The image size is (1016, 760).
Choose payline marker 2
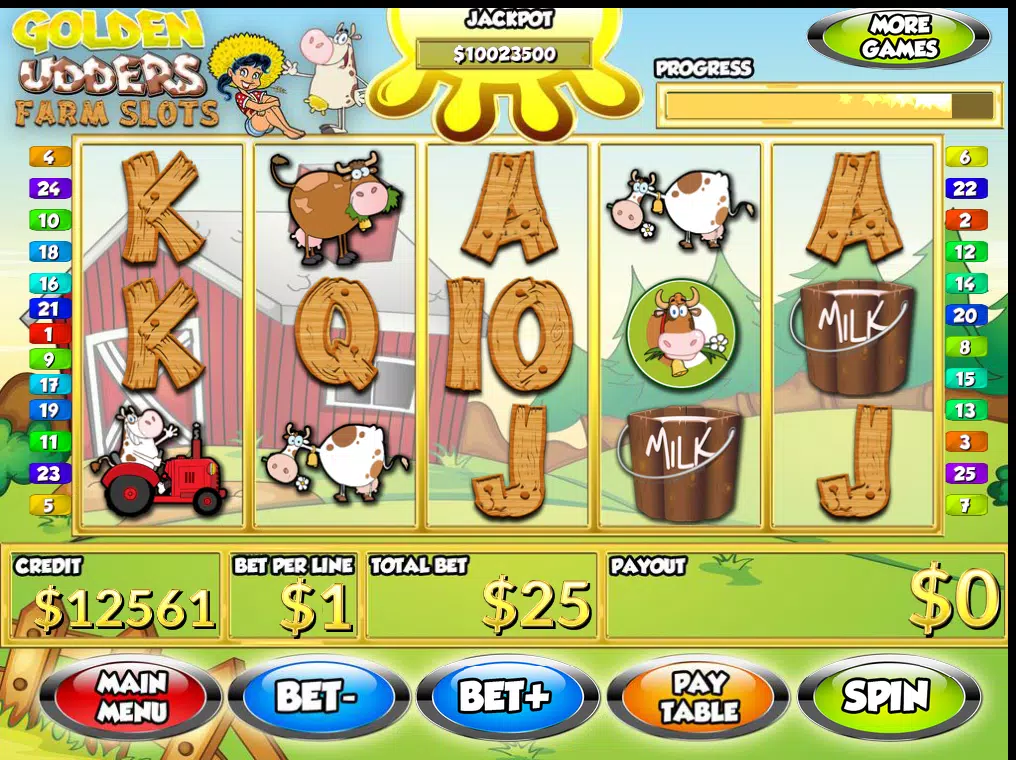[x=965, y=220]
